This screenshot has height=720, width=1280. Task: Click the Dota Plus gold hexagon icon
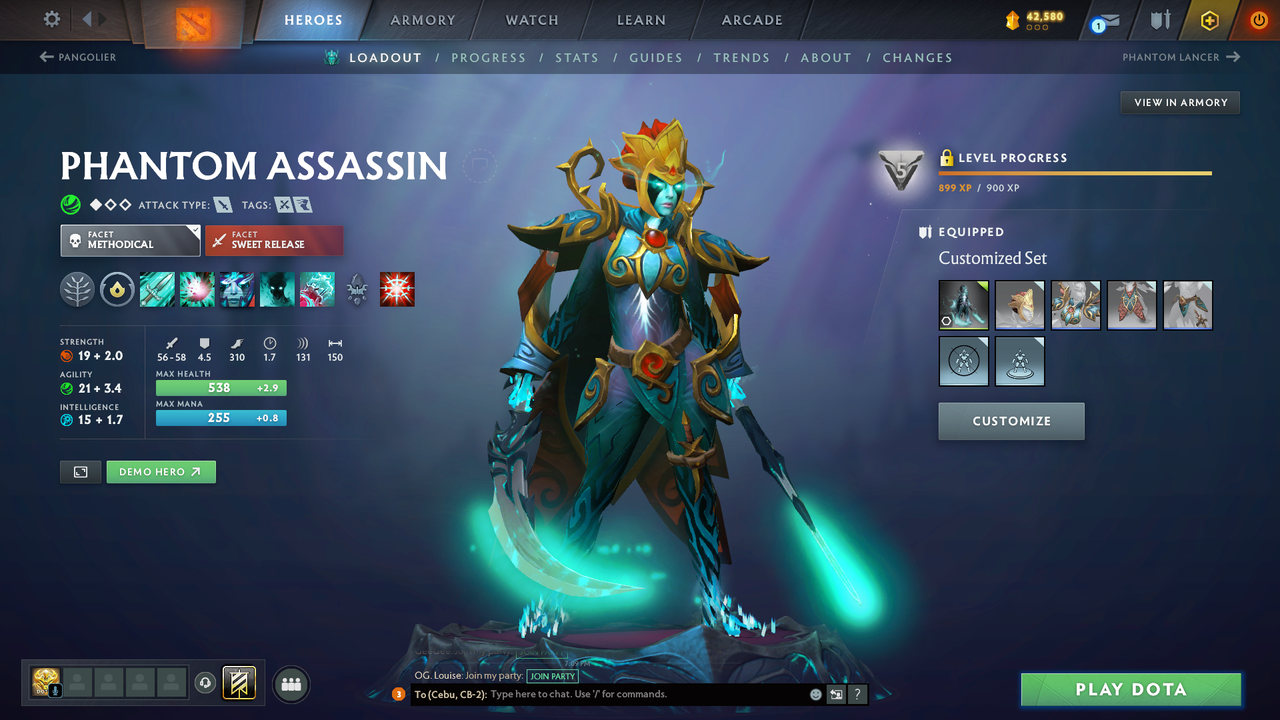pos(1209,19)
